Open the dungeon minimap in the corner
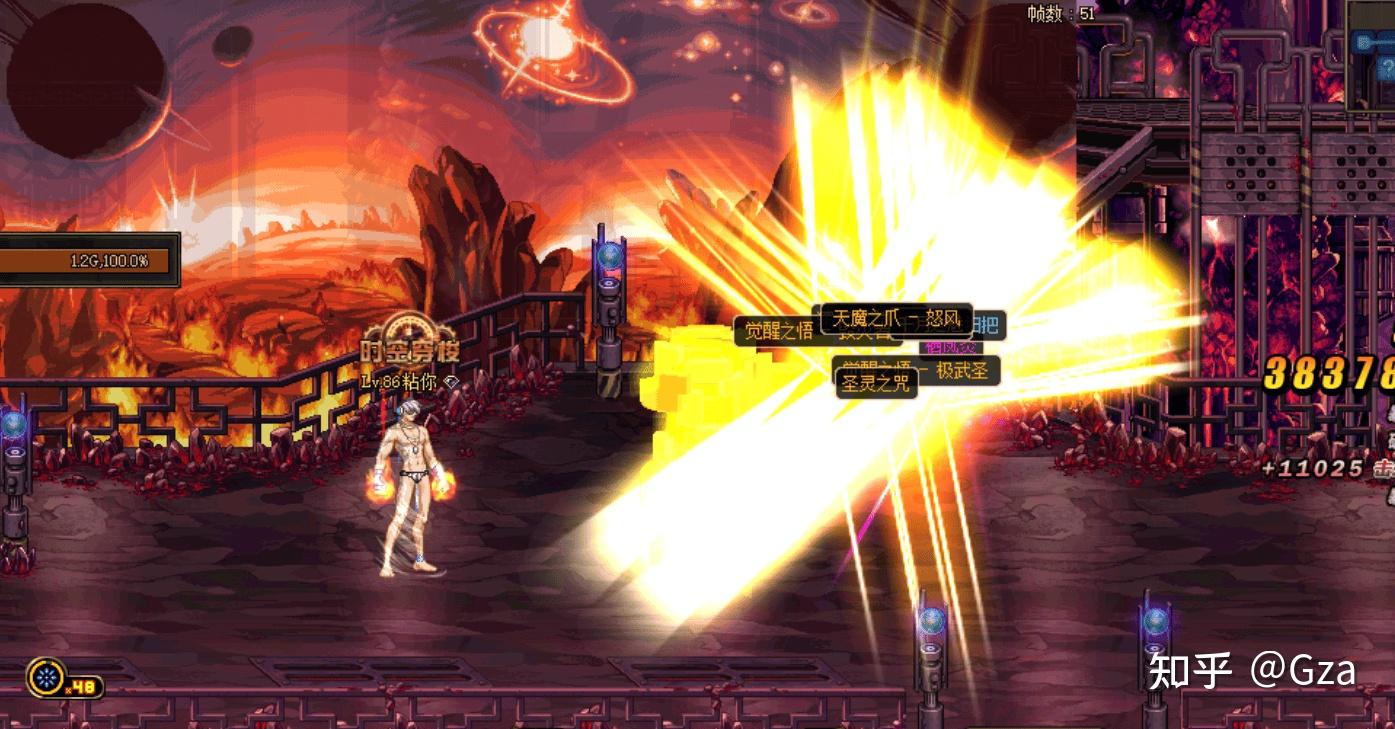 [x=1370, y=55]
